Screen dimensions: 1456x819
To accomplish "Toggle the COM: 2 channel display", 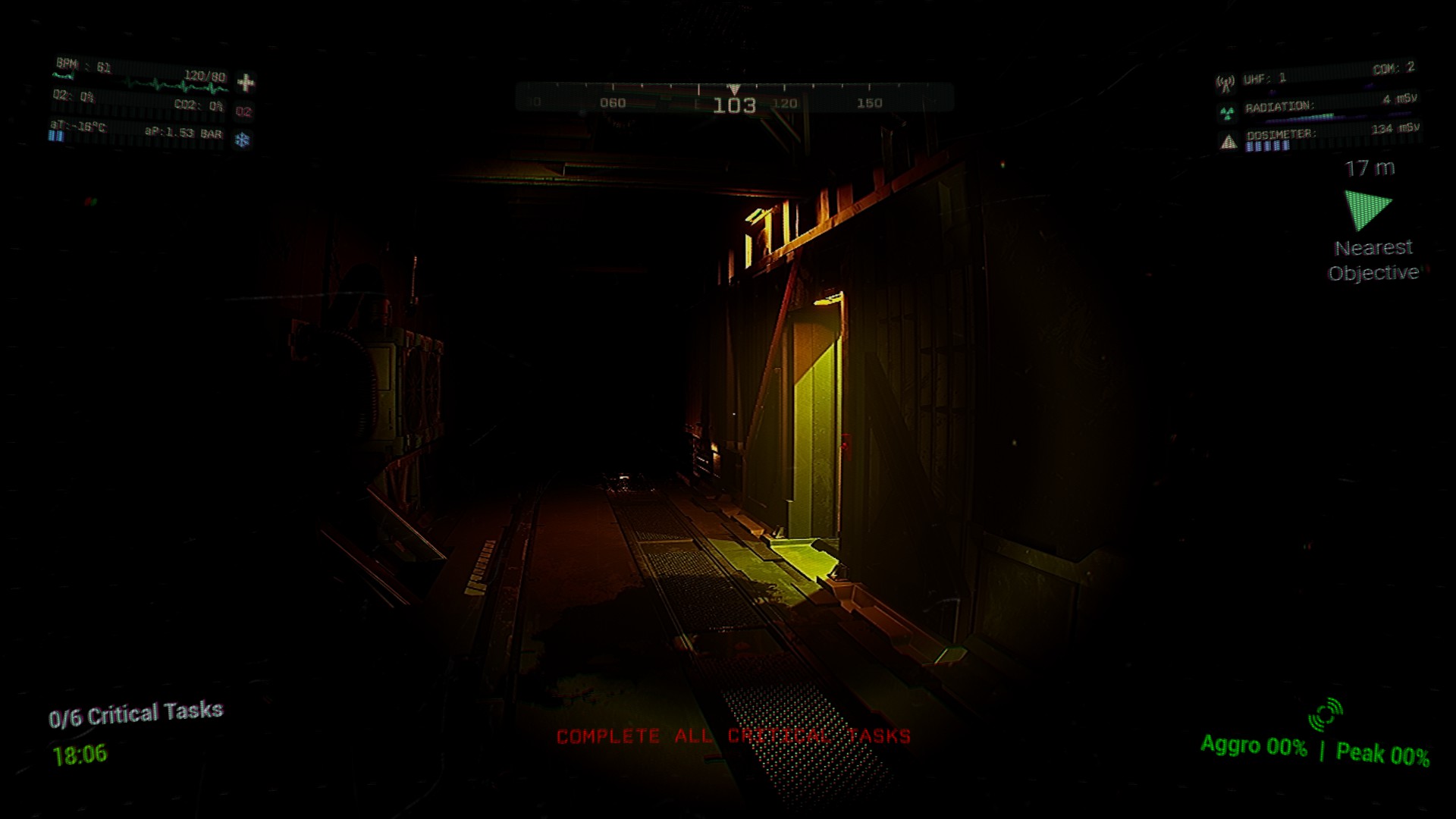I will (1394, 68).
